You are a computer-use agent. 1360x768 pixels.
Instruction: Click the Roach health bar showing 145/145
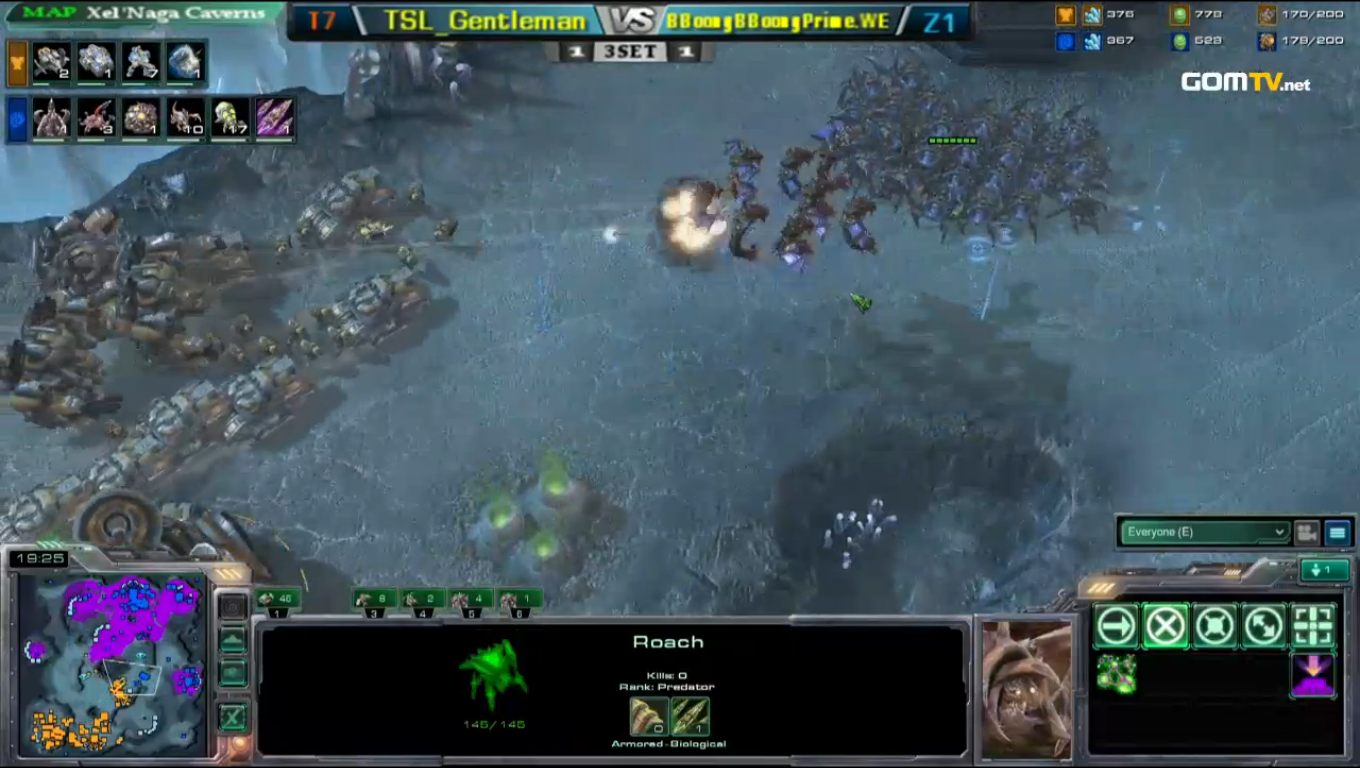[495, 725]
